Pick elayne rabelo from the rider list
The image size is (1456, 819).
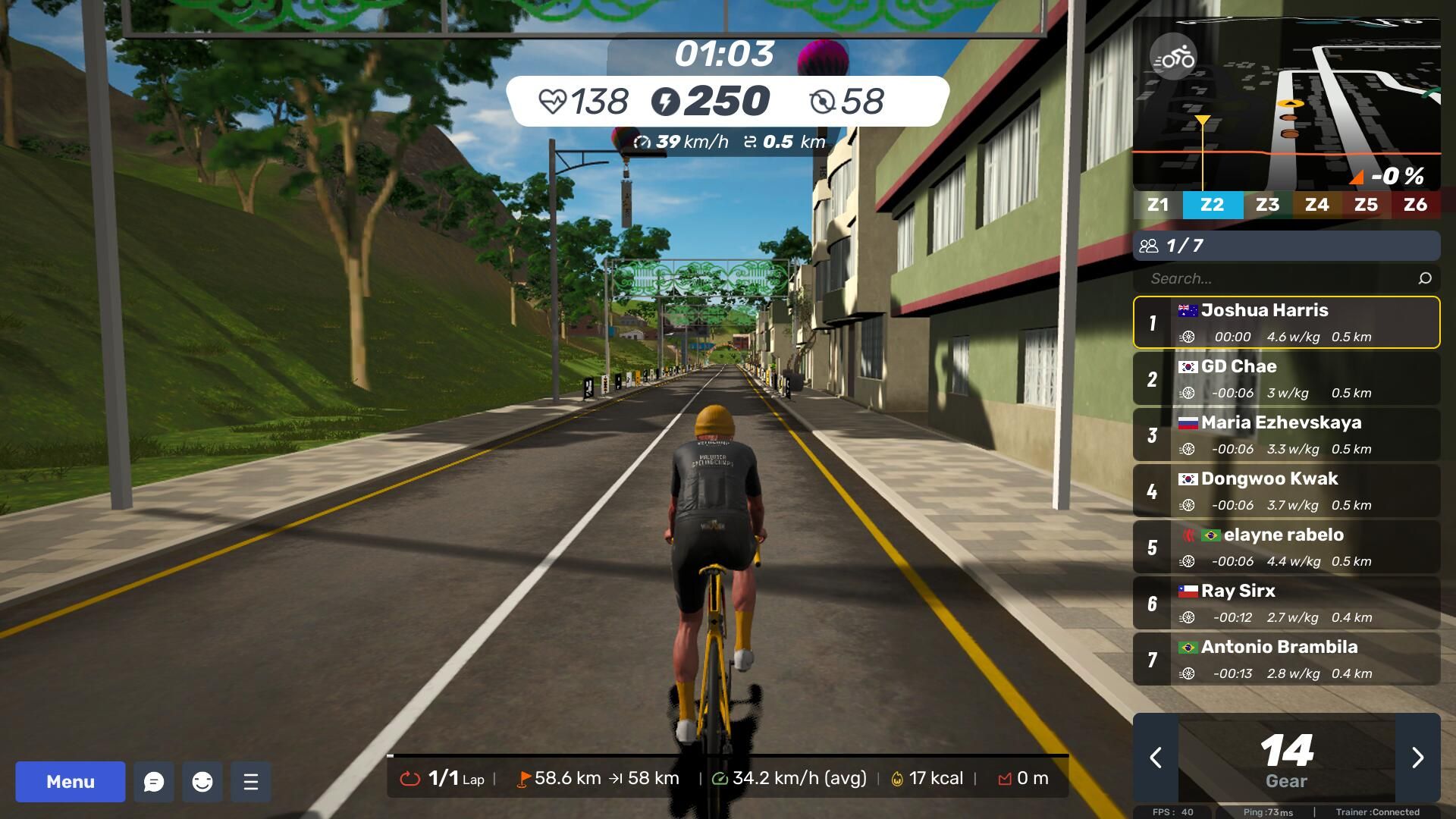coord(1287,547)
